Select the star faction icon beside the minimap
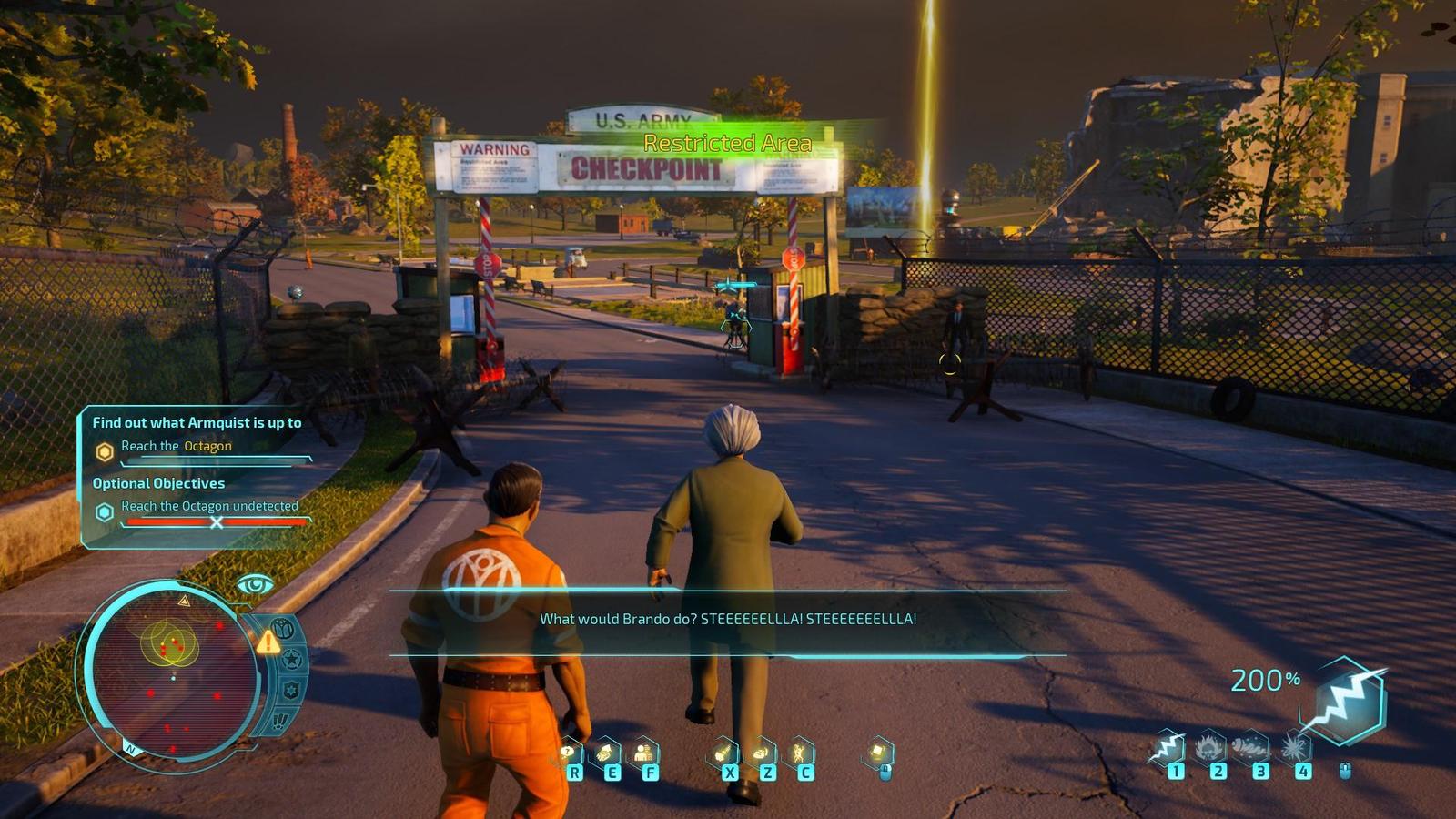The image size is (1456, 819). pyautogui.click(x=292, y=660)
